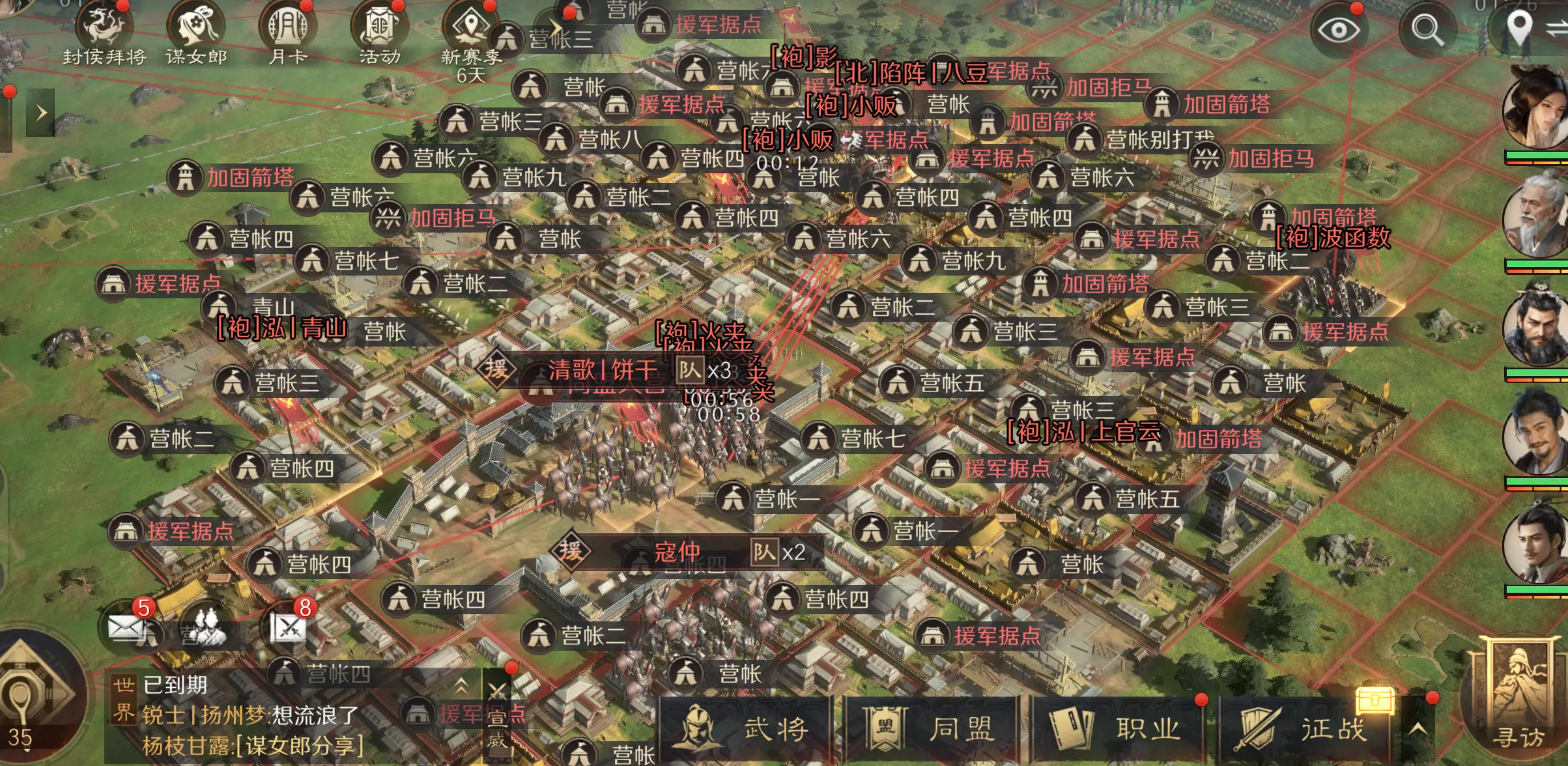Open the 征战 campaign menu

[x=1305, y=729]
